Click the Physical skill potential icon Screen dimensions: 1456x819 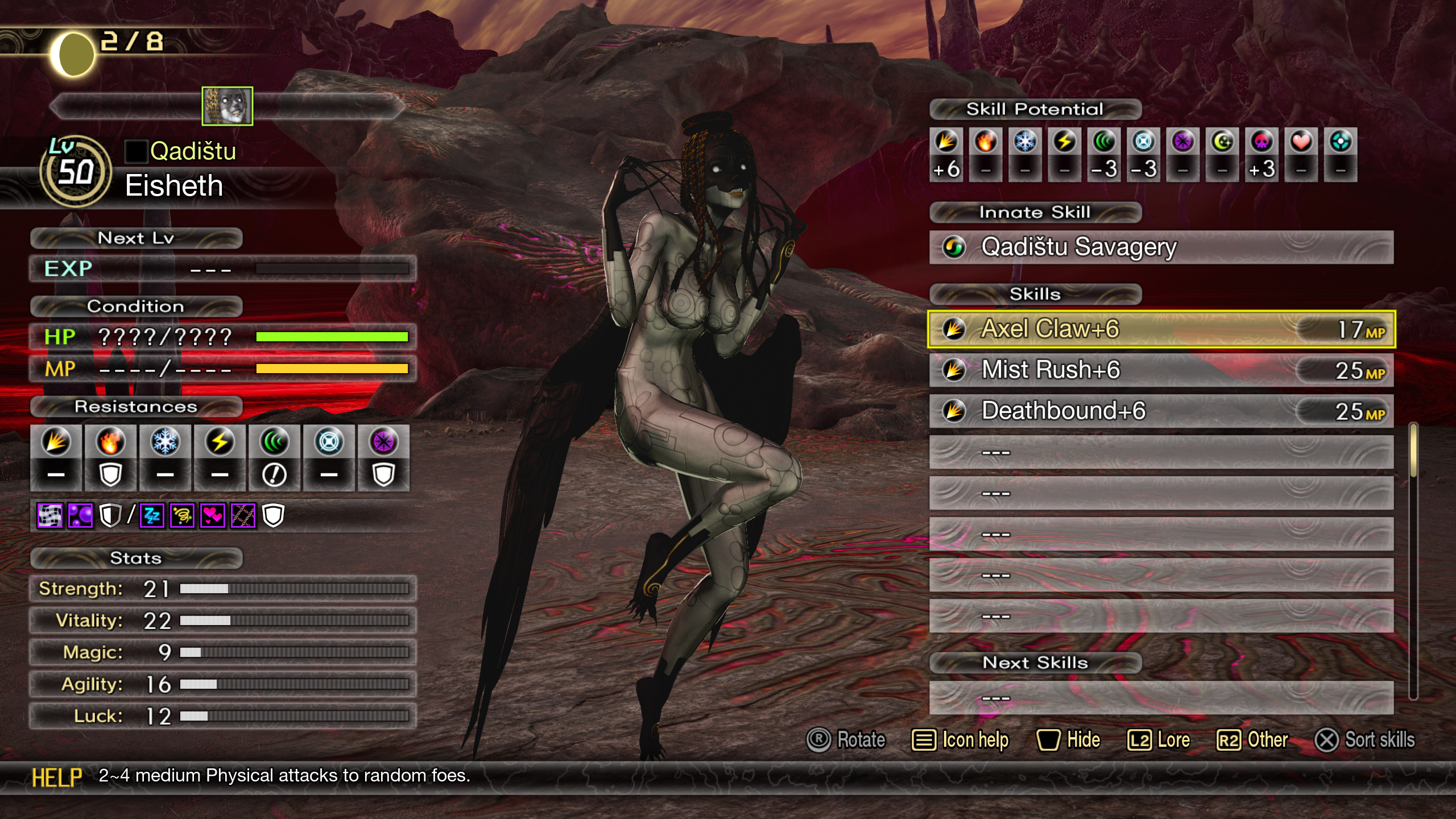(x=946, y=142)
